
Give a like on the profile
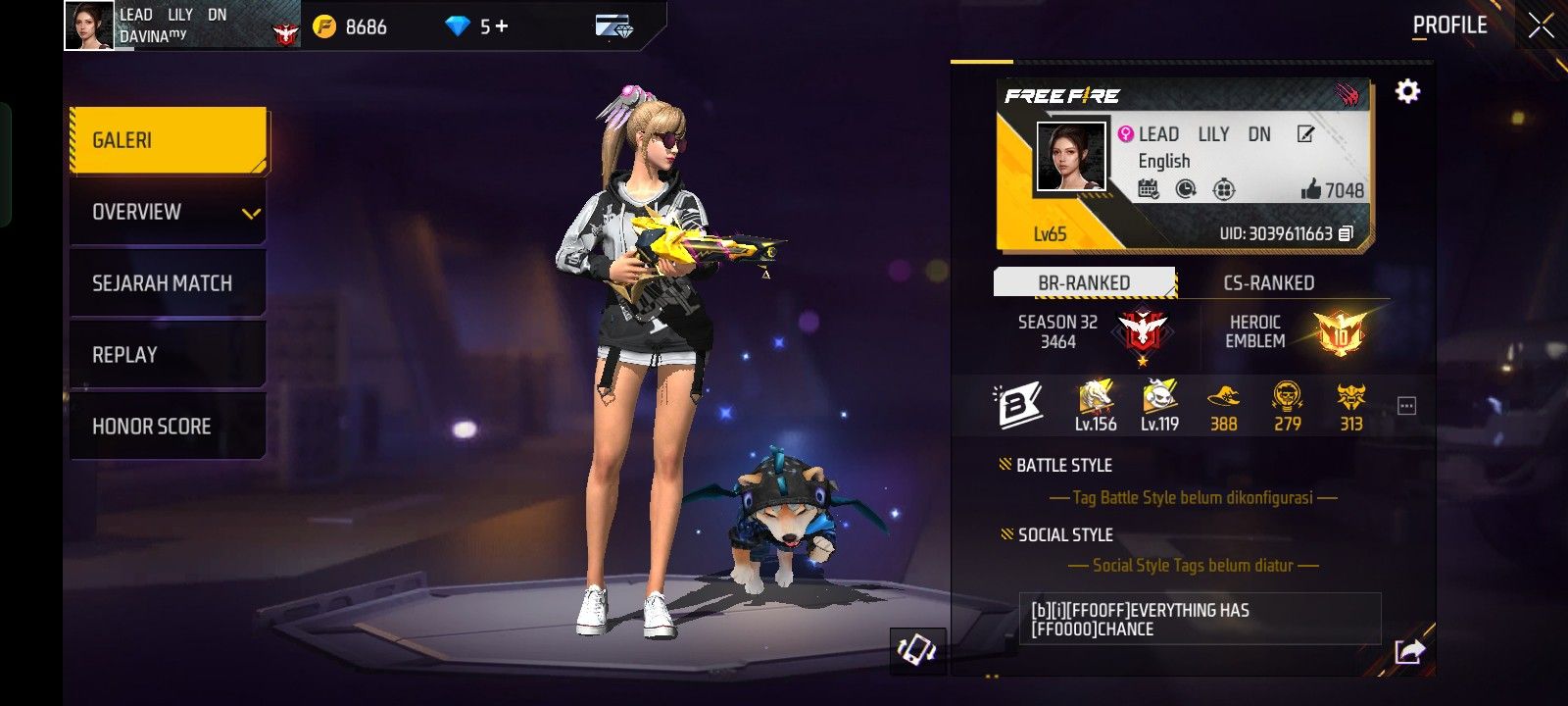tap(1311, 190)
